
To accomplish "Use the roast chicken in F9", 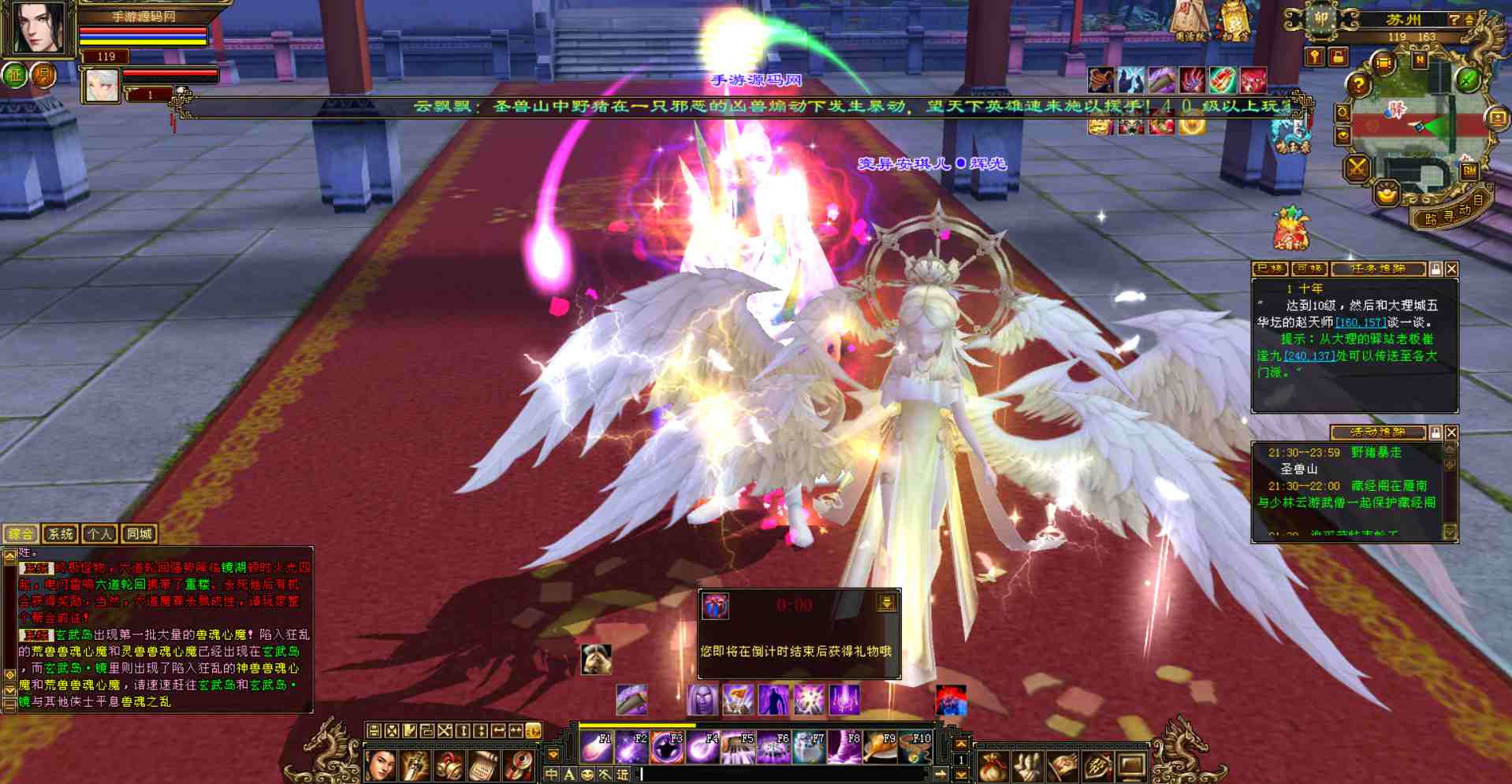I will [881, 747].
